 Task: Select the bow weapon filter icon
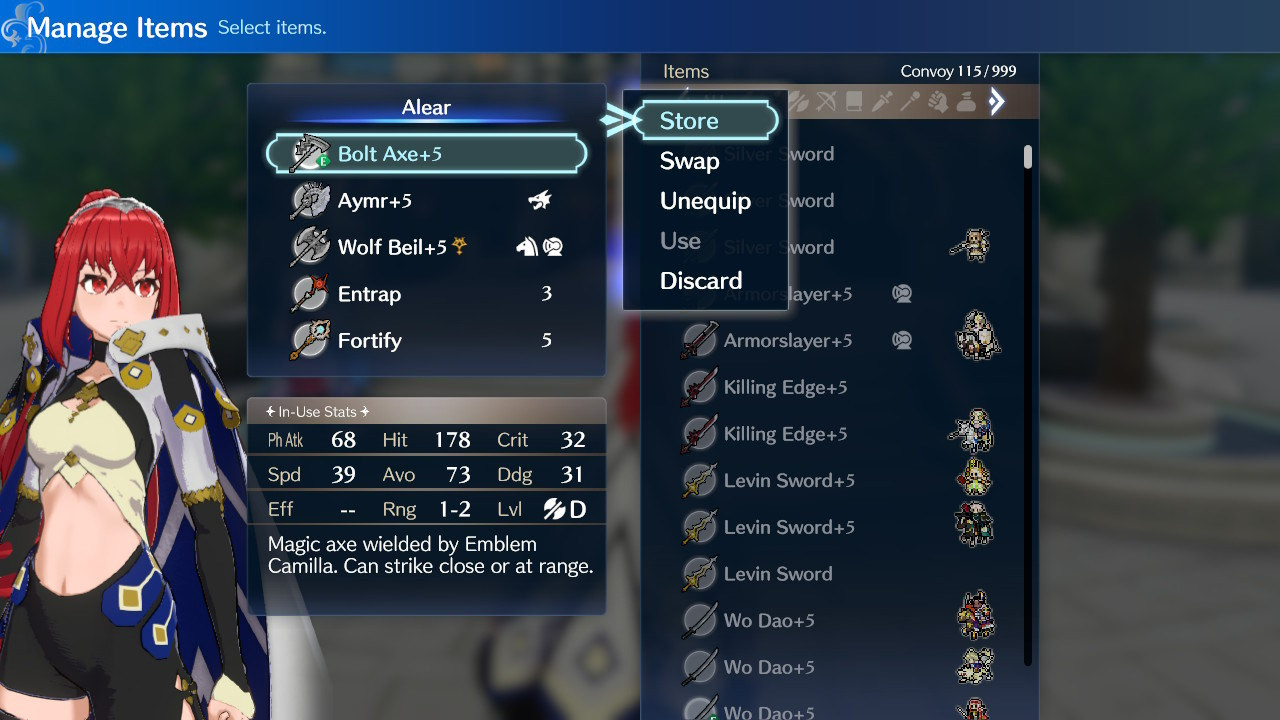tap(827, 101)
